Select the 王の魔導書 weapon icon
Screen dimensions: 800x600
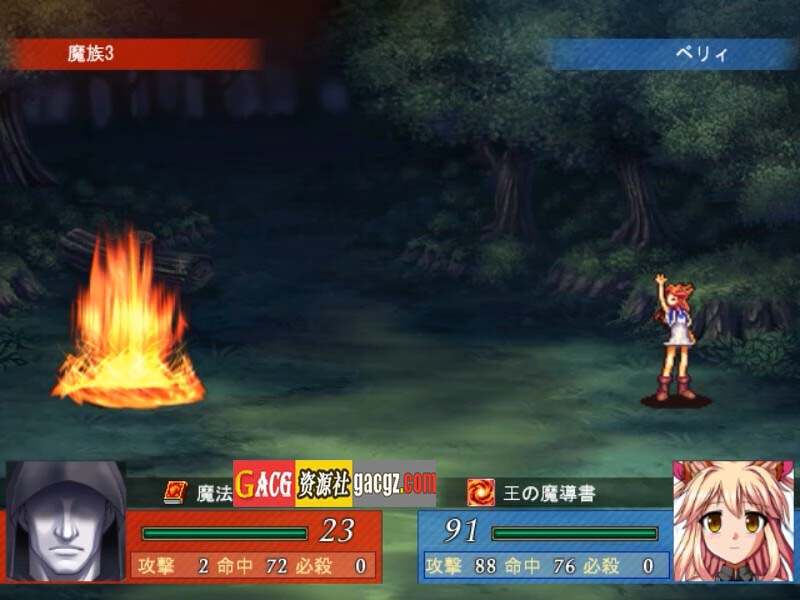coord(481,492)
